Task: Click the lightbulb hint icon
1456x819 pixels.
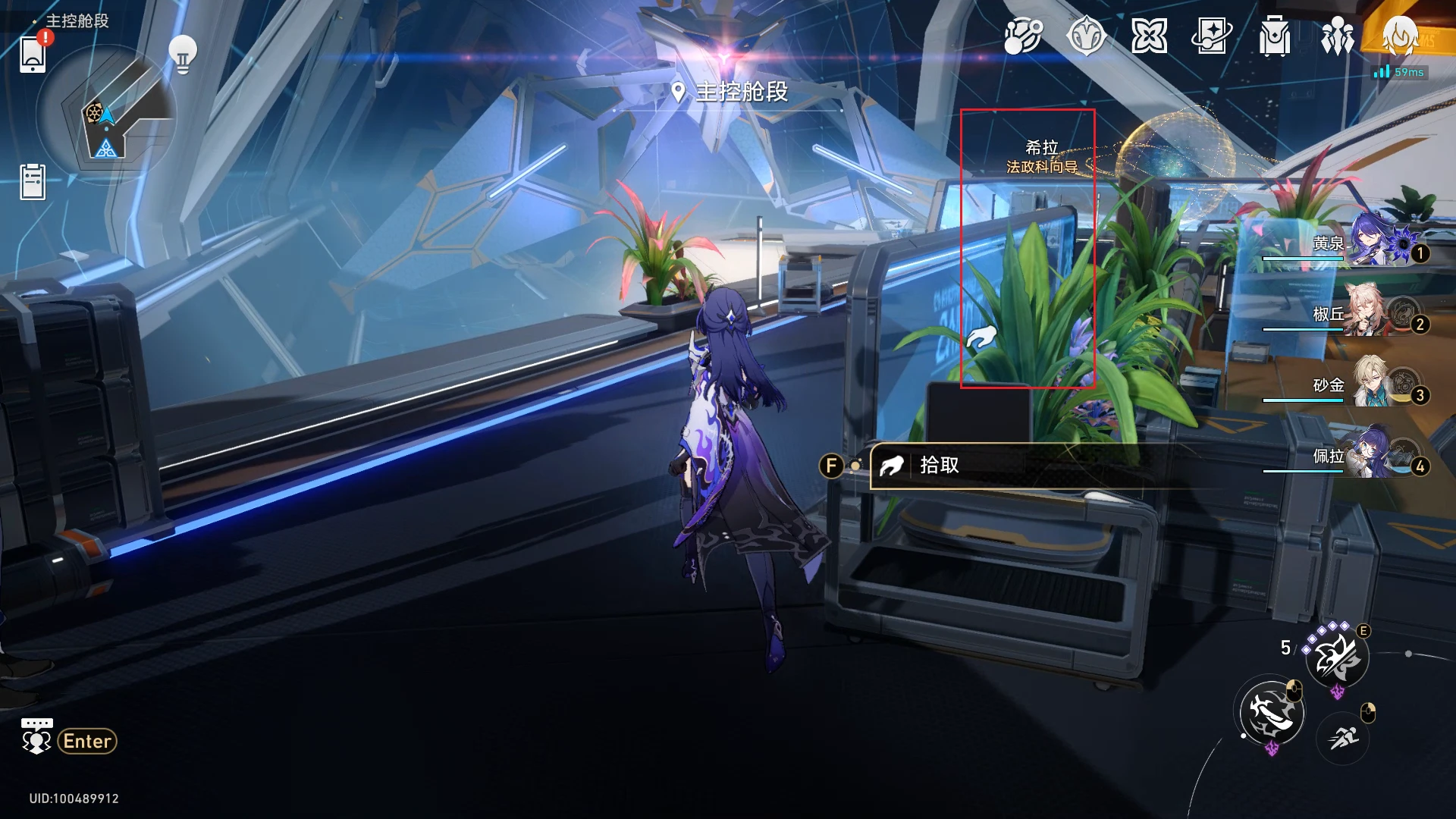Action: 183,54
